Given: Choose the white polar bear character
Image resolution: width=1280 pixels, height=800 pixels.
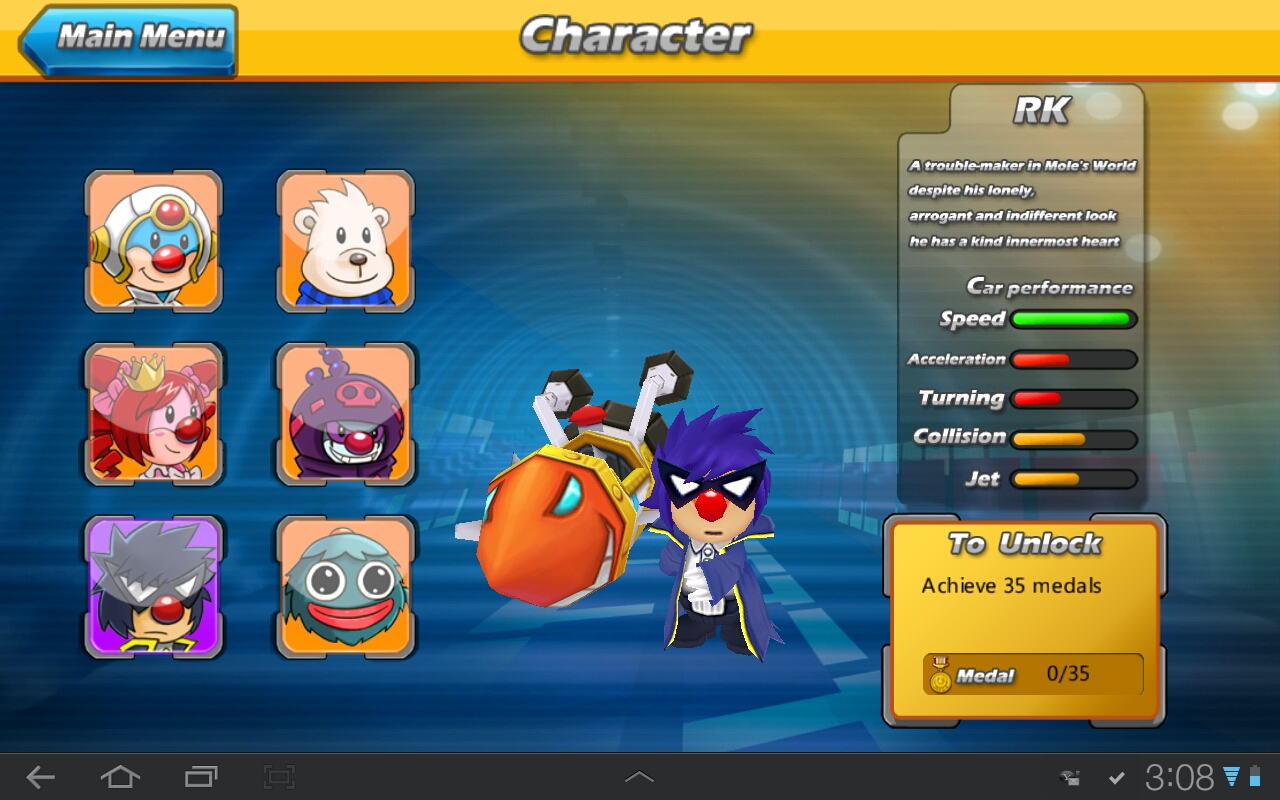Looking at the screenshot, I should 346,241.
